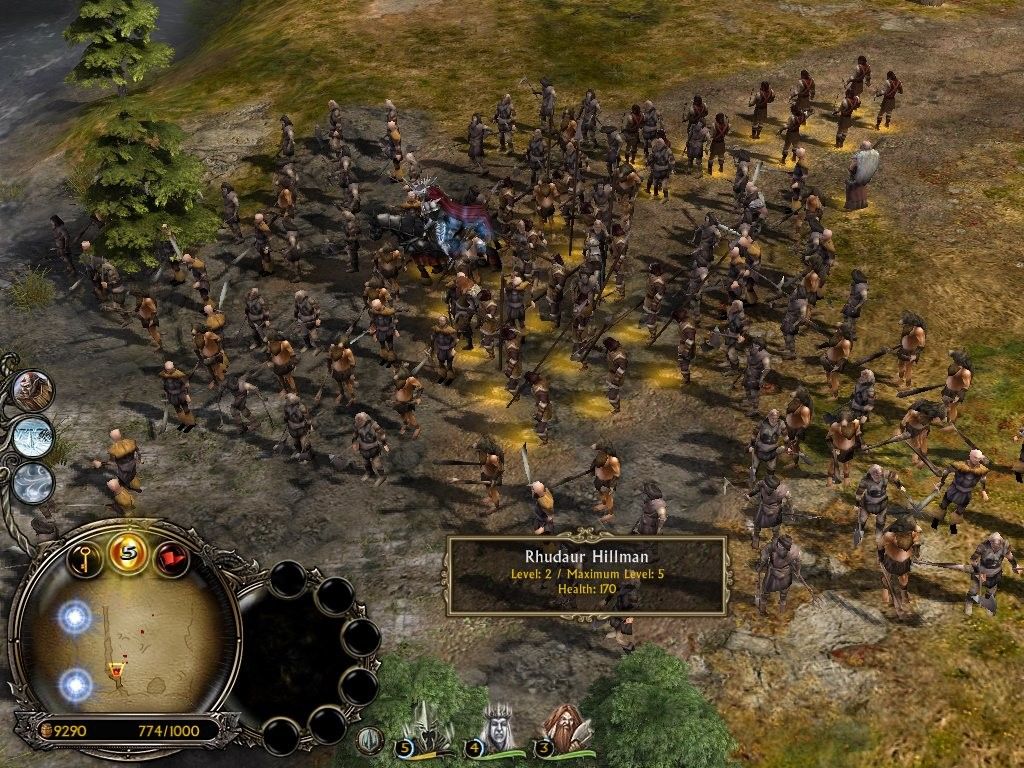Click the red flag beacon button
1024x768 pixels.
[171, 556]
